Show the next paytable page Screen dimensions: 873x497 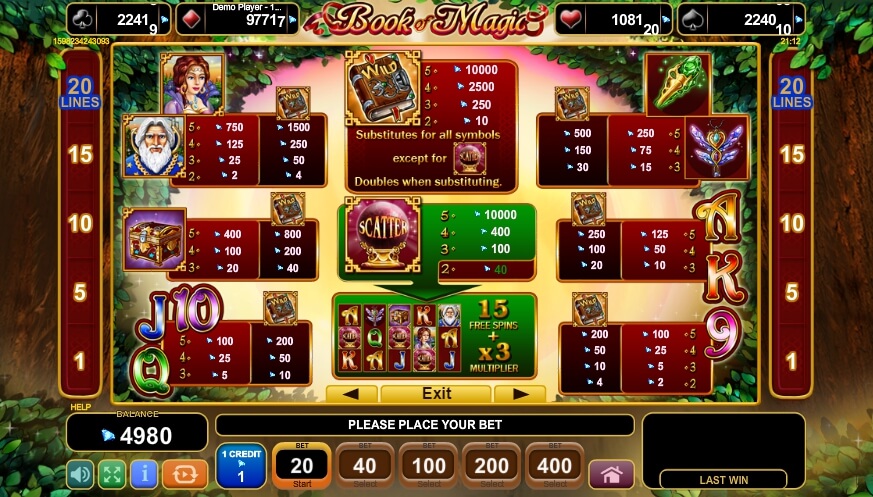(x=518, y=394)
